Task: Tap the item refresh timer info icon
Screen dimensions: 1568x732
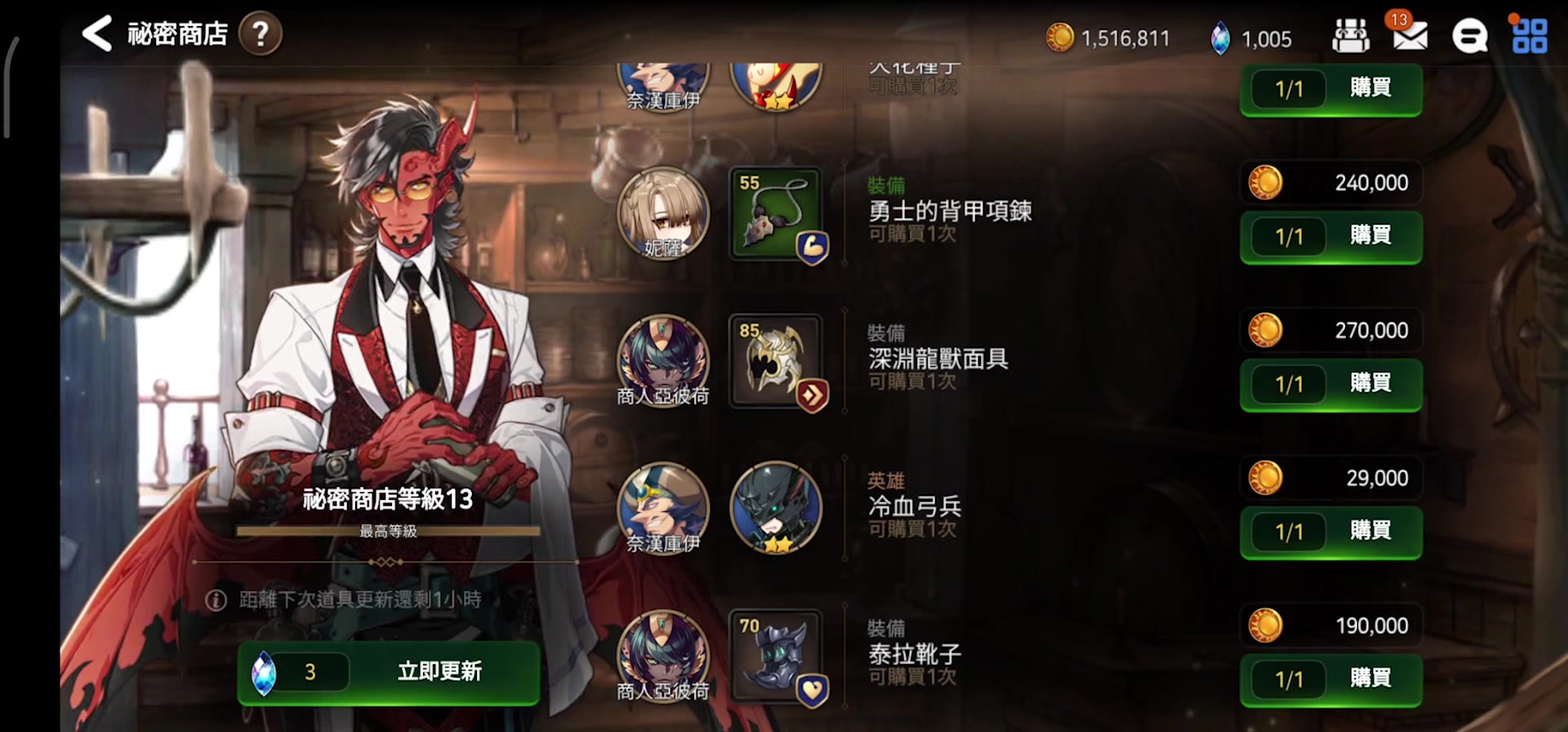Action: coord(216,600)
